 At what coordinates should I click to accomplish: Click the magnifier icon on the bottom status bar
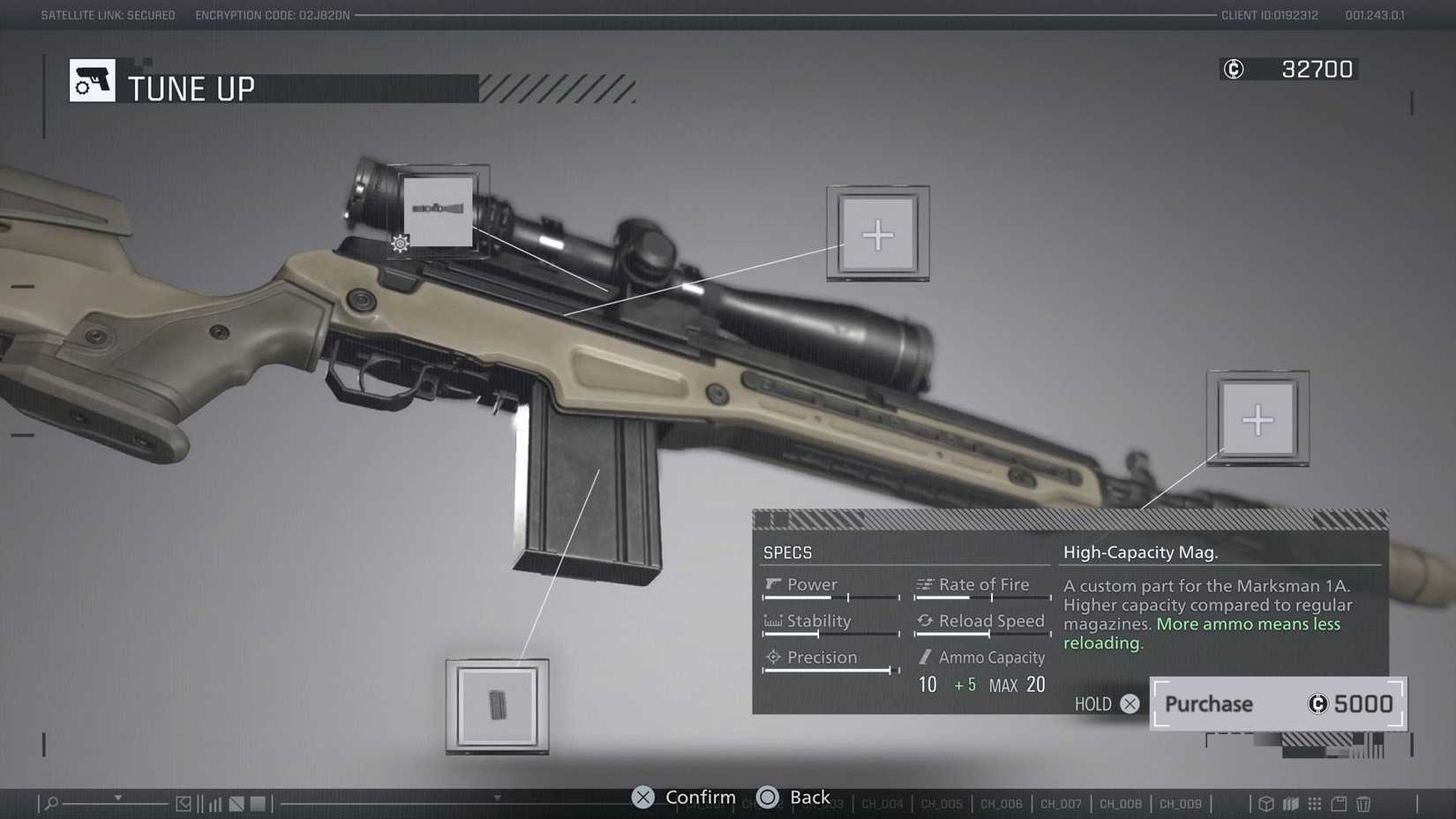click(50, 803)
